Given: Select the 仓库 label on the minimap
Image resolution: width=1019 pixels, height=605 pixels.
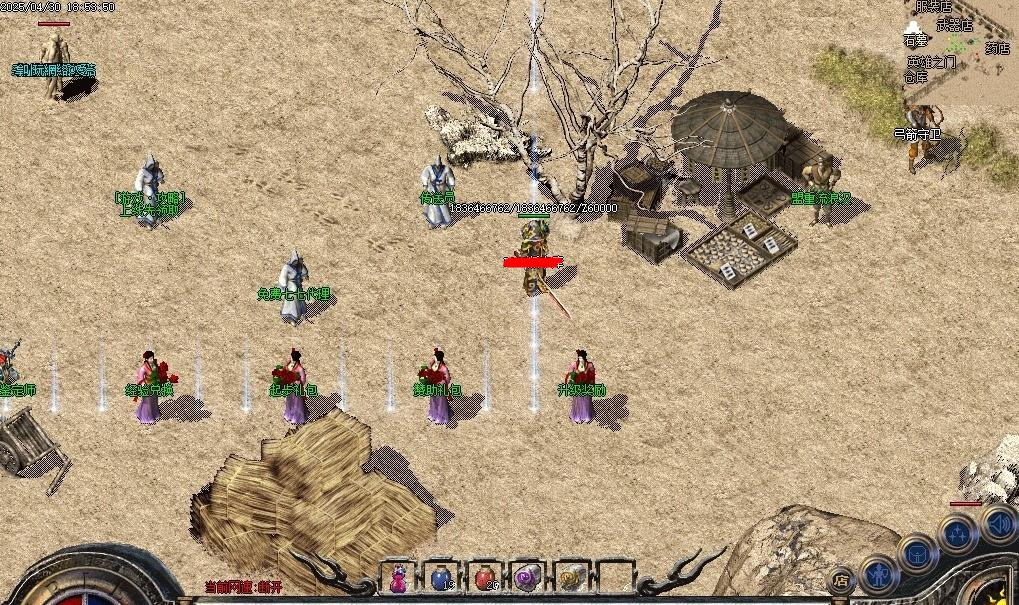Looking at the screenshot, I should point(917,76).
